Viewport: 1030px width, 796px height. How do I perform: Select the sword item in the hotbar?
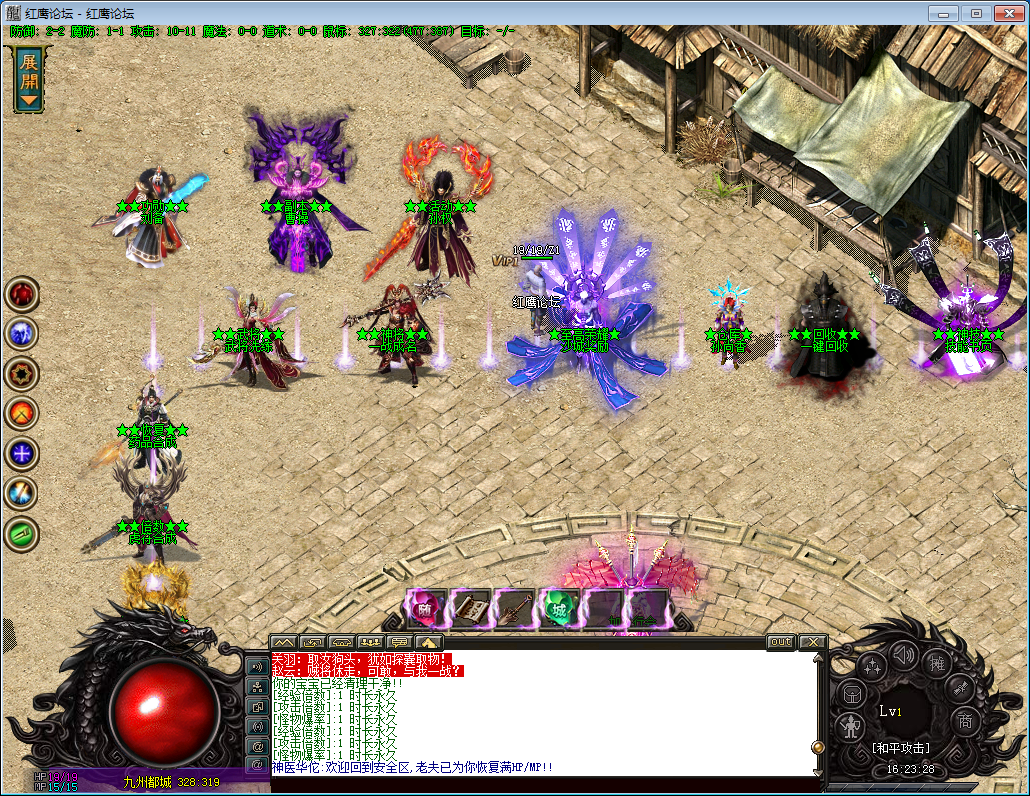(x=514, y=607)
